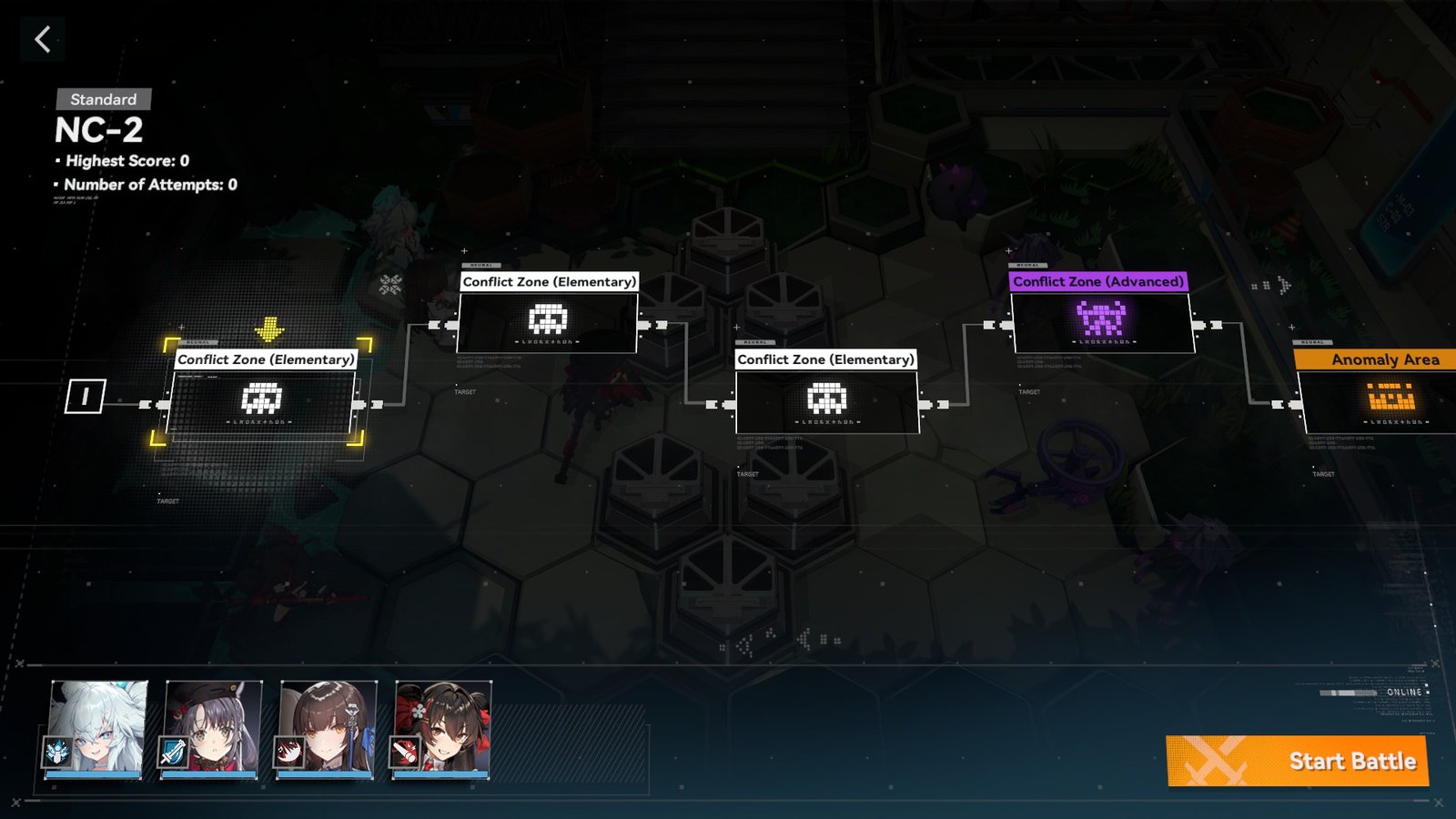Open the Conflict Zone (Advanced) purple node
The height and width of the screenshot is (819, 1456).
tap(1101, 320)
